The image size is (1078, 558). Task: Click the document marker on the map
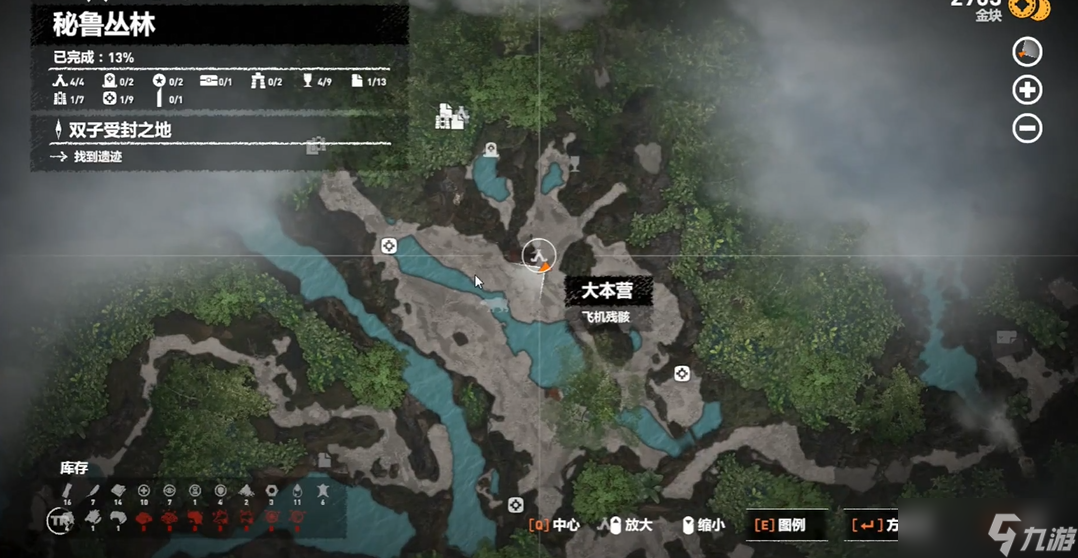coord(325,460)
